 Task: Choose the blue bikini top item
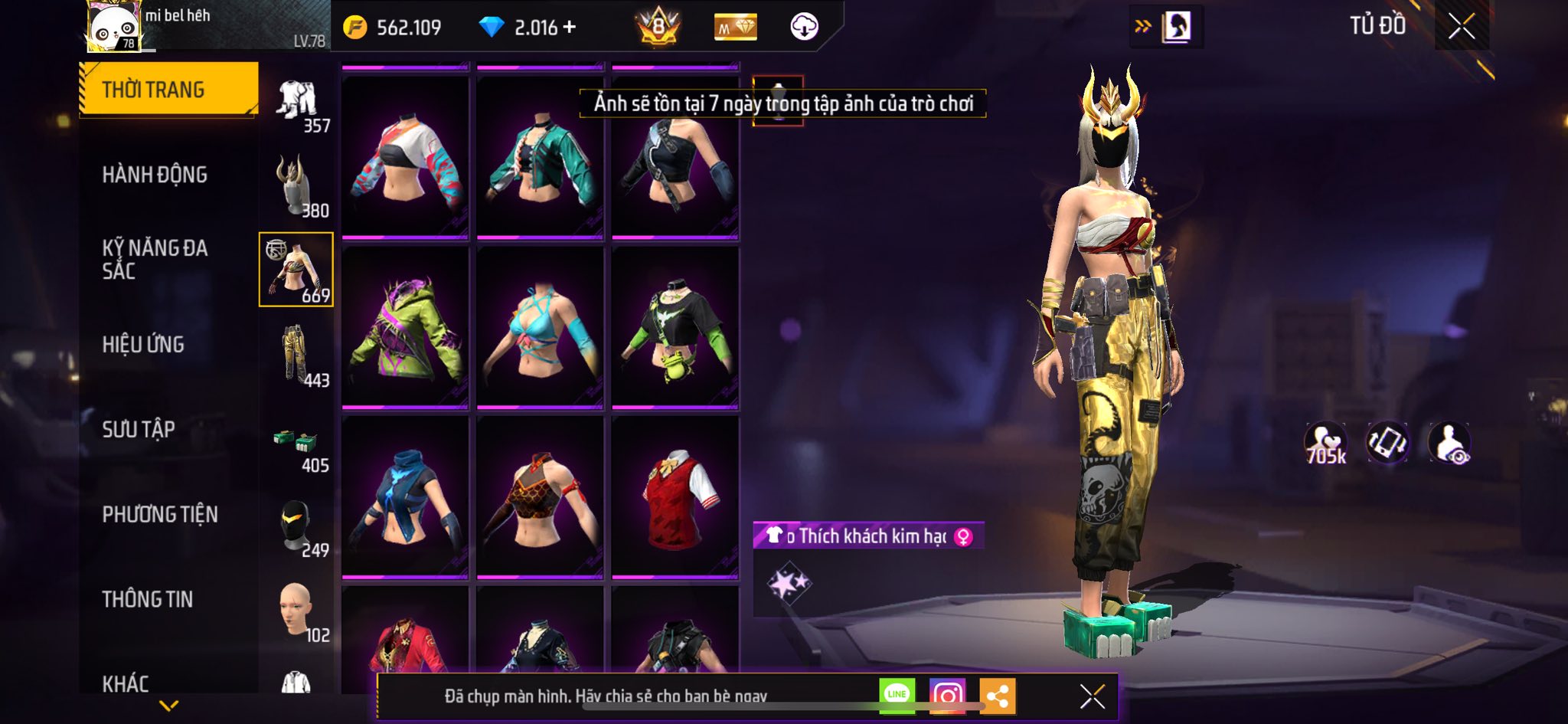(x=540, y=328)
